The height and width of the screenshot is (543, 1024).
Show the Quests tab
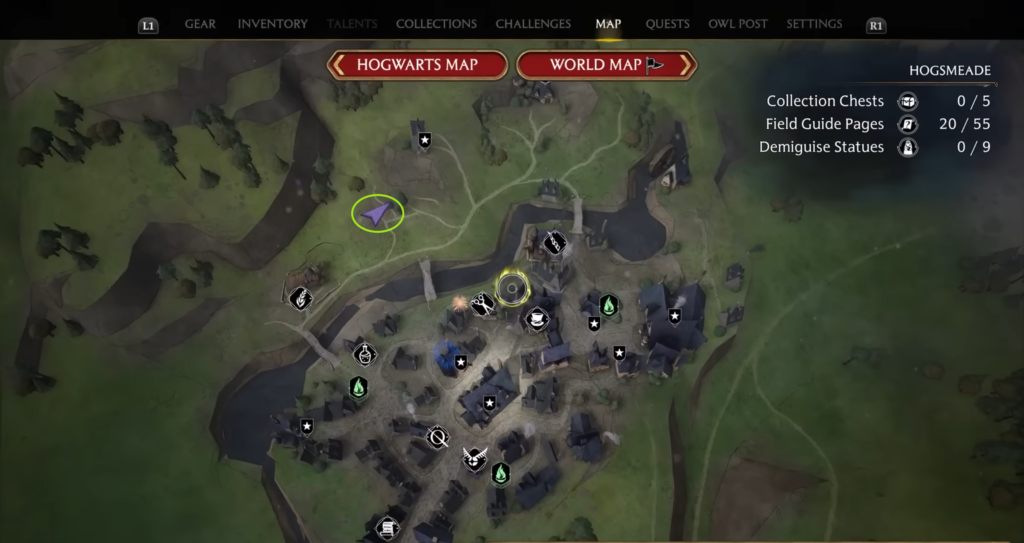666,24
